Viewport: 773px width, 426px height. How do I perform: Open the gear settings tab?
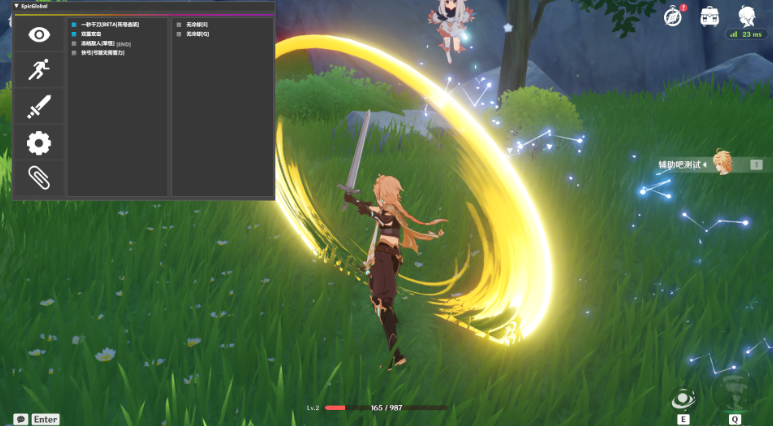pyautogui.click(x=39, y=143)
